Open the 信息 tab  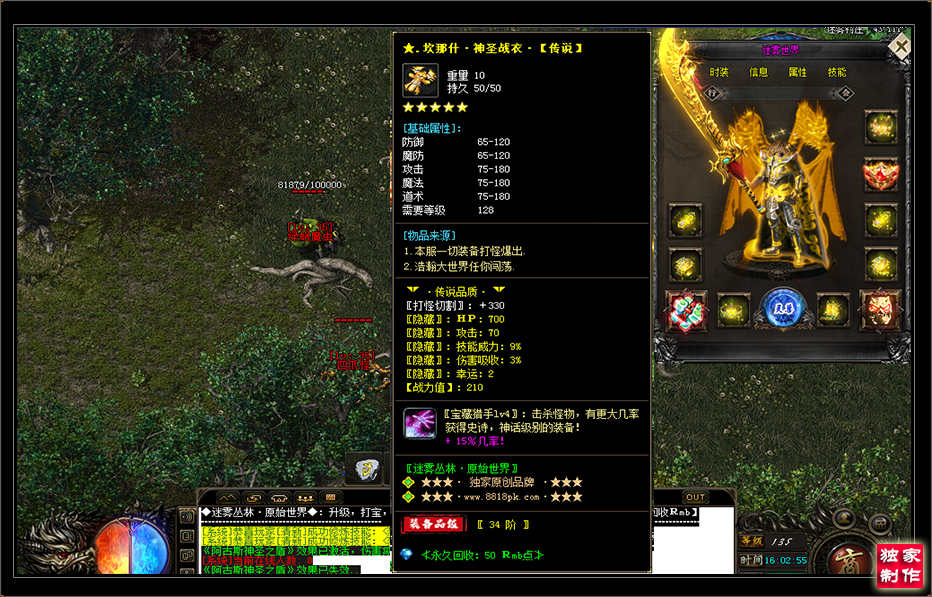759,72
